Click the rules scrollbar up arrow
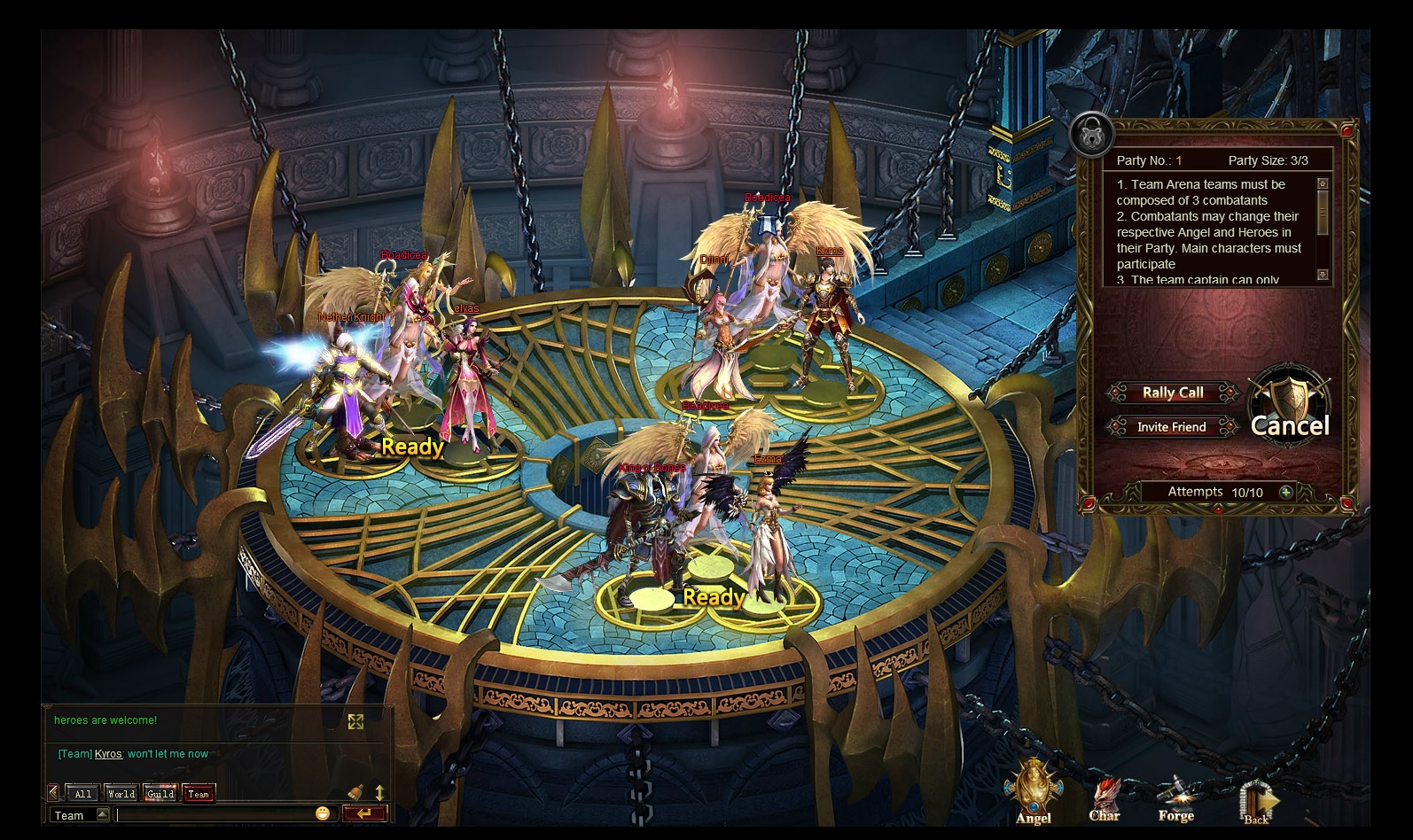Screen dimensions: 1413x840 click(1323, 183)
